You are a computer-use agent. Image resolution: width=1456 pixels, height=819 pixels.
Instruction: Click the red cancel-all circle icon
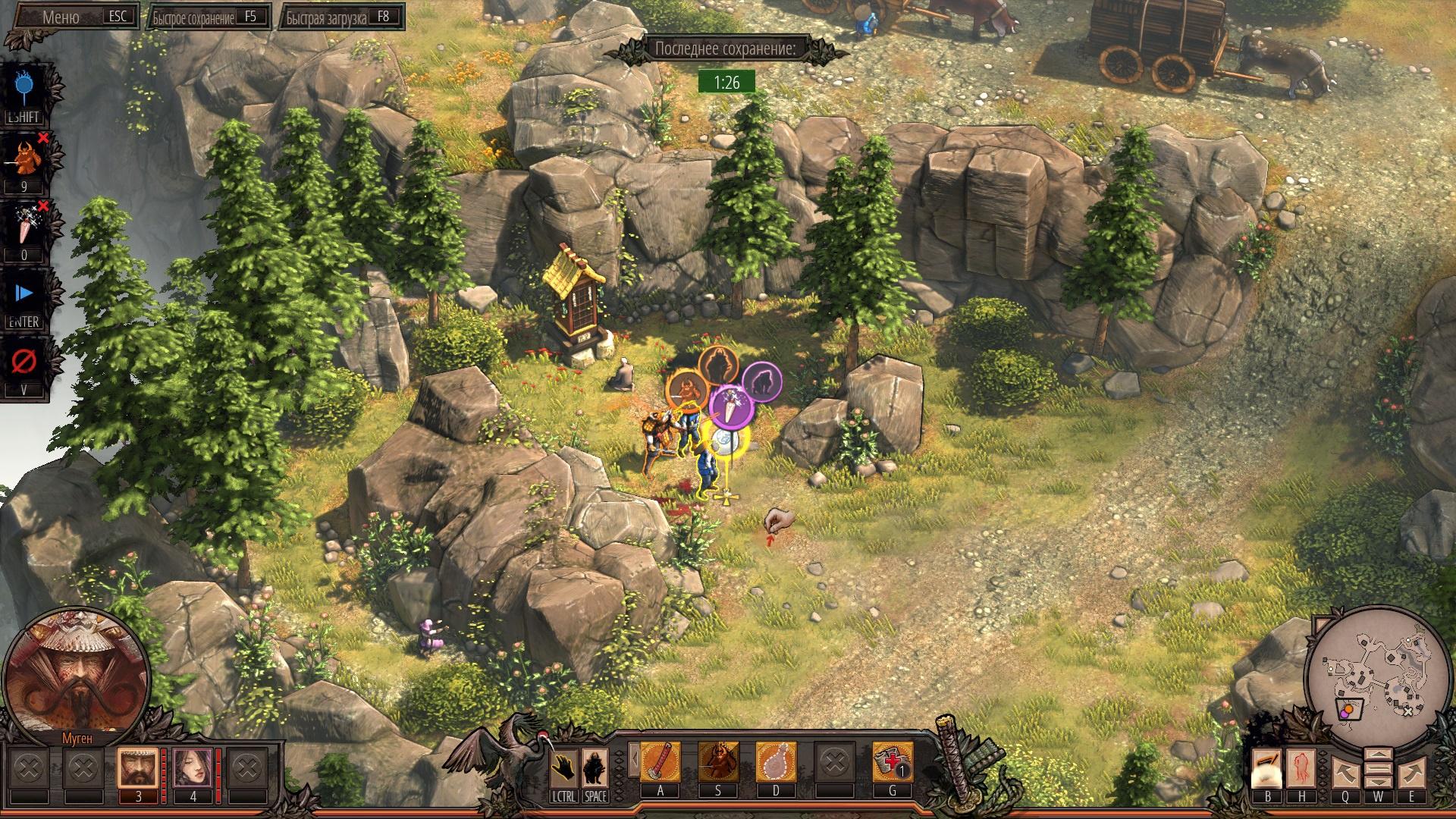click(x=24, y=362)
